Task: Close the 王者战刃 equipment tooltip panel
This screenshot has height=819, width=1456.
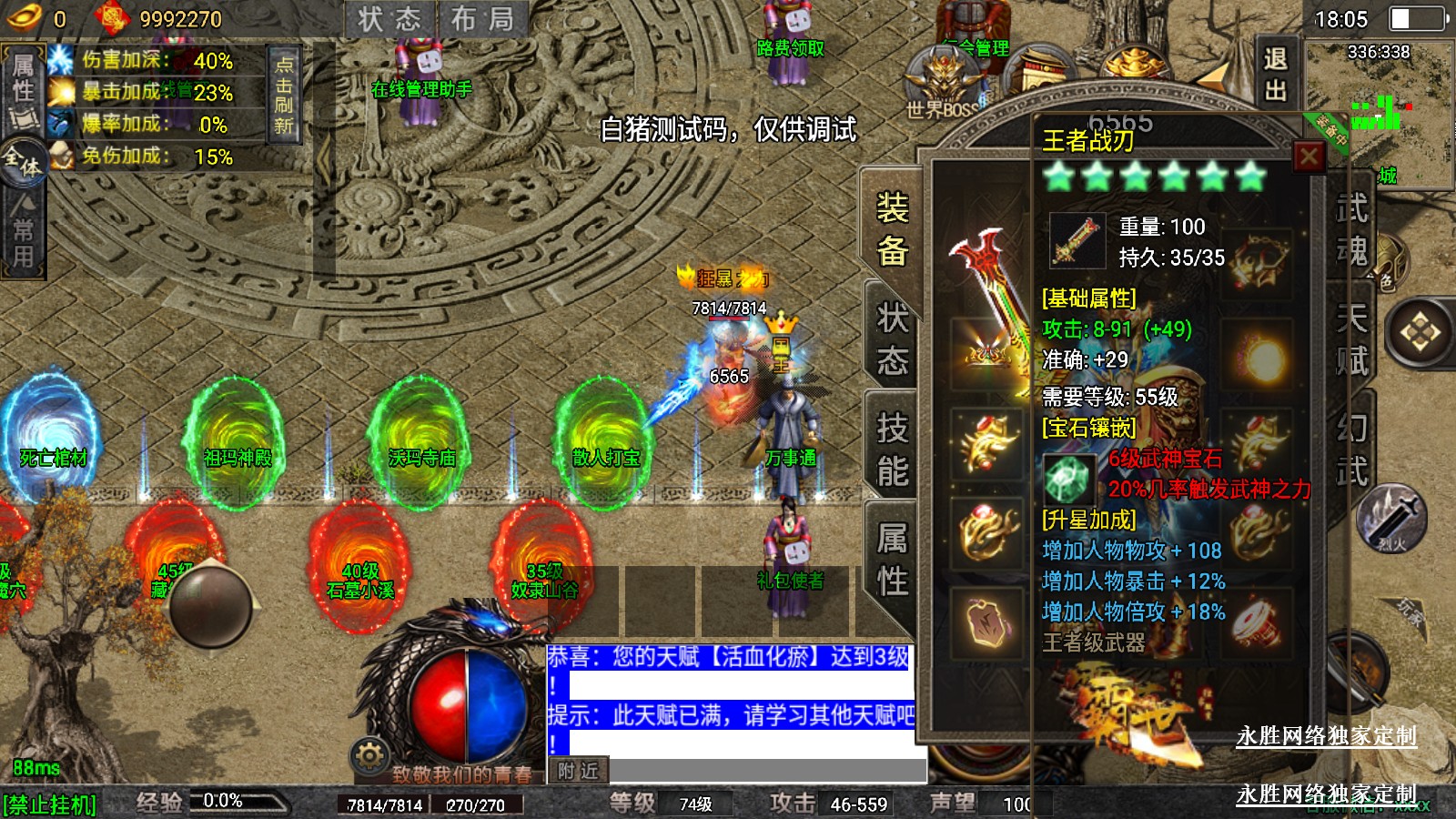Action: tap(1309, 157)
